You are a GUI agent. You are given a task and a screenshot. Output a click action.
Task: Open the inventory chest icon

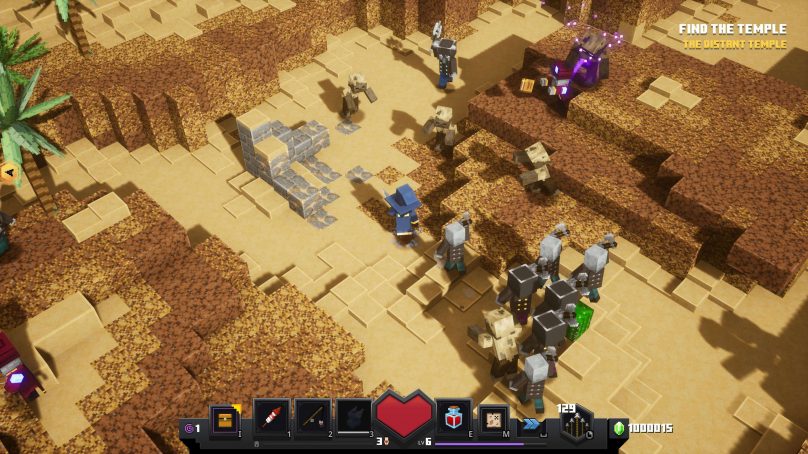pos(224,419)
